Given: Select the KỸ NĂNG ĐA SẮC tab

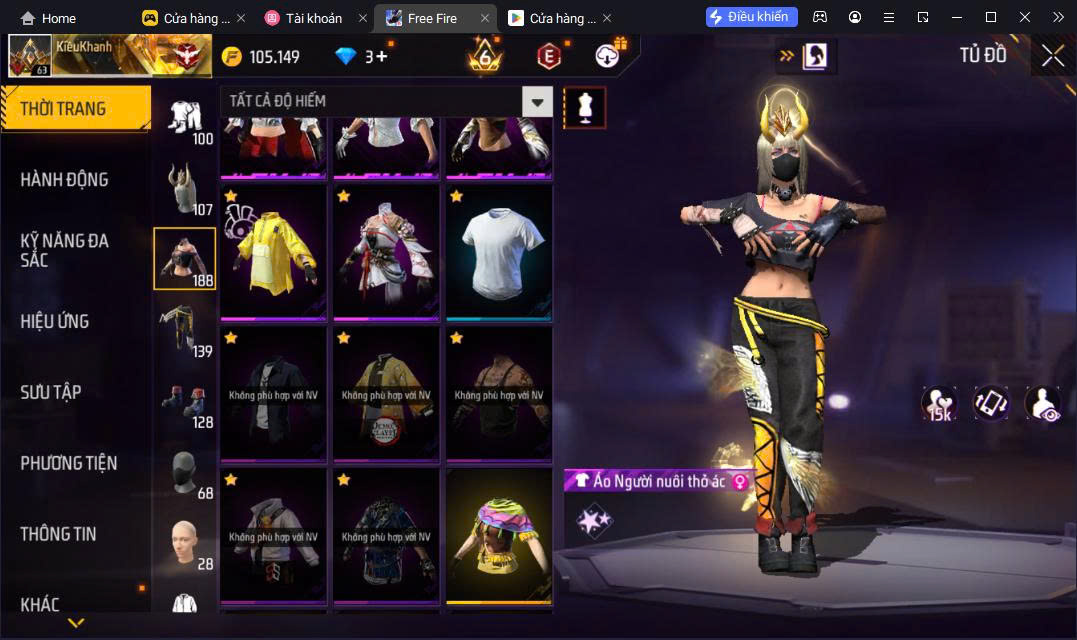Looking at the screenshot, I should (x=64, y=250).
